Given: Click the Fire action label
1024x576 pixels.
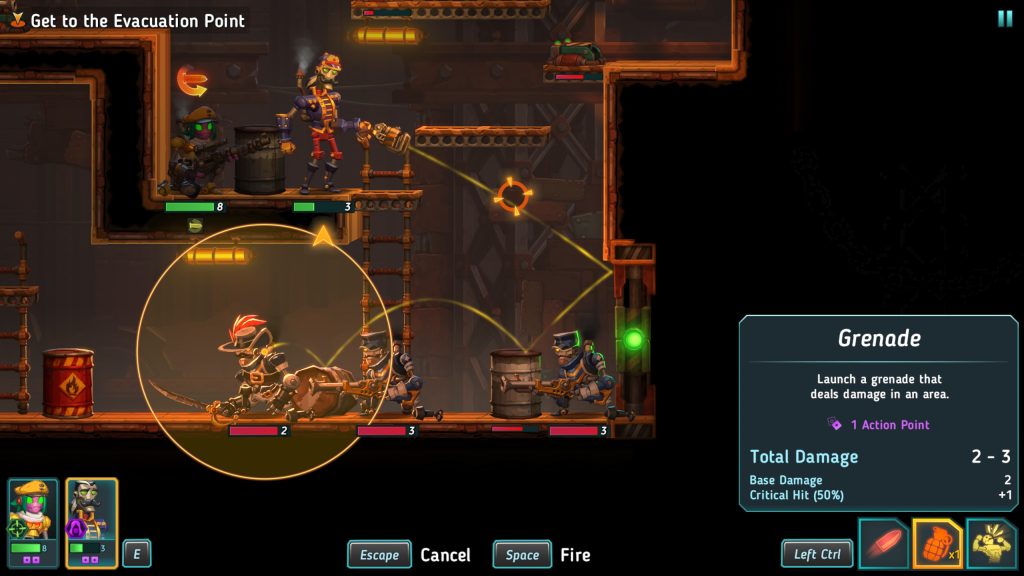Looking at the screenshot, I should coord(575,555).
